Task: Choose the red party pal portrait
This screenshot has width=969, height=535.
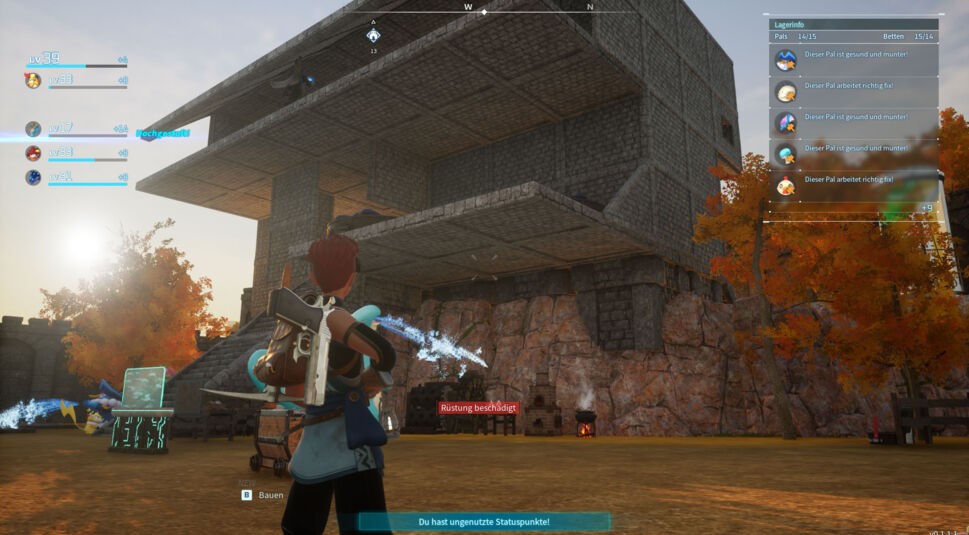Action: [33, 153]
